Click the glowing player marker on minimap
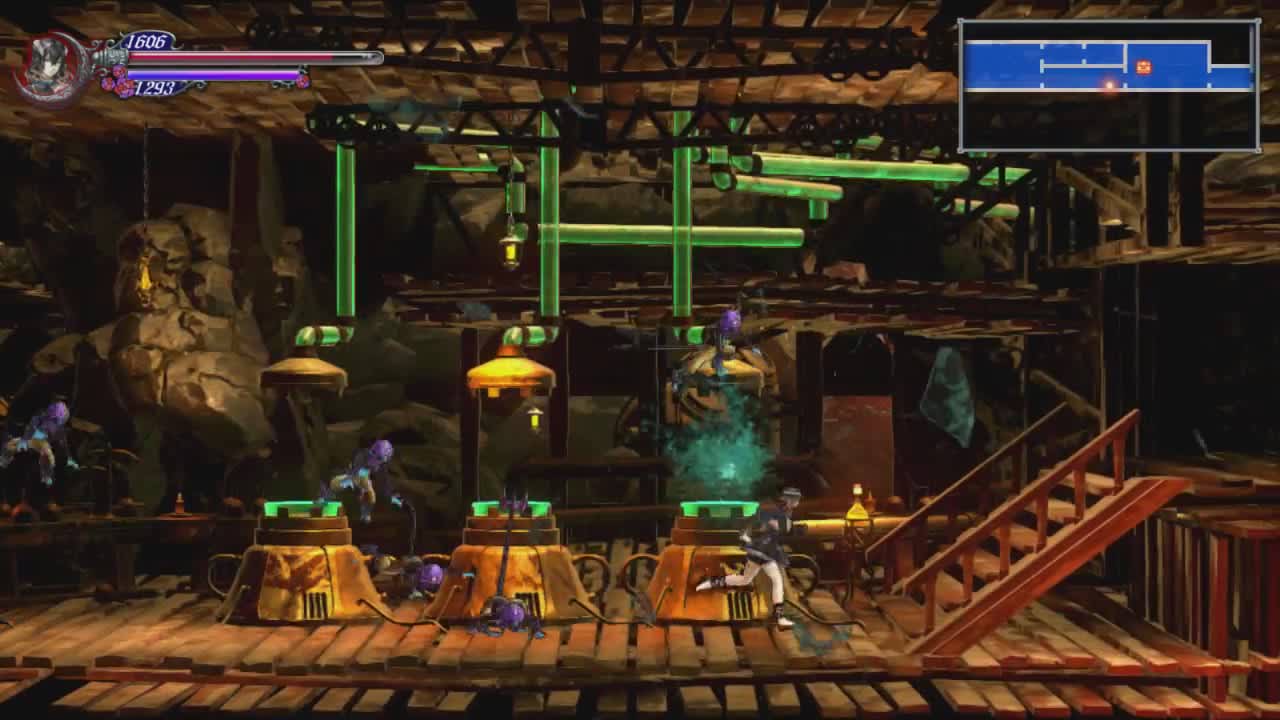 click(1109, 85)
